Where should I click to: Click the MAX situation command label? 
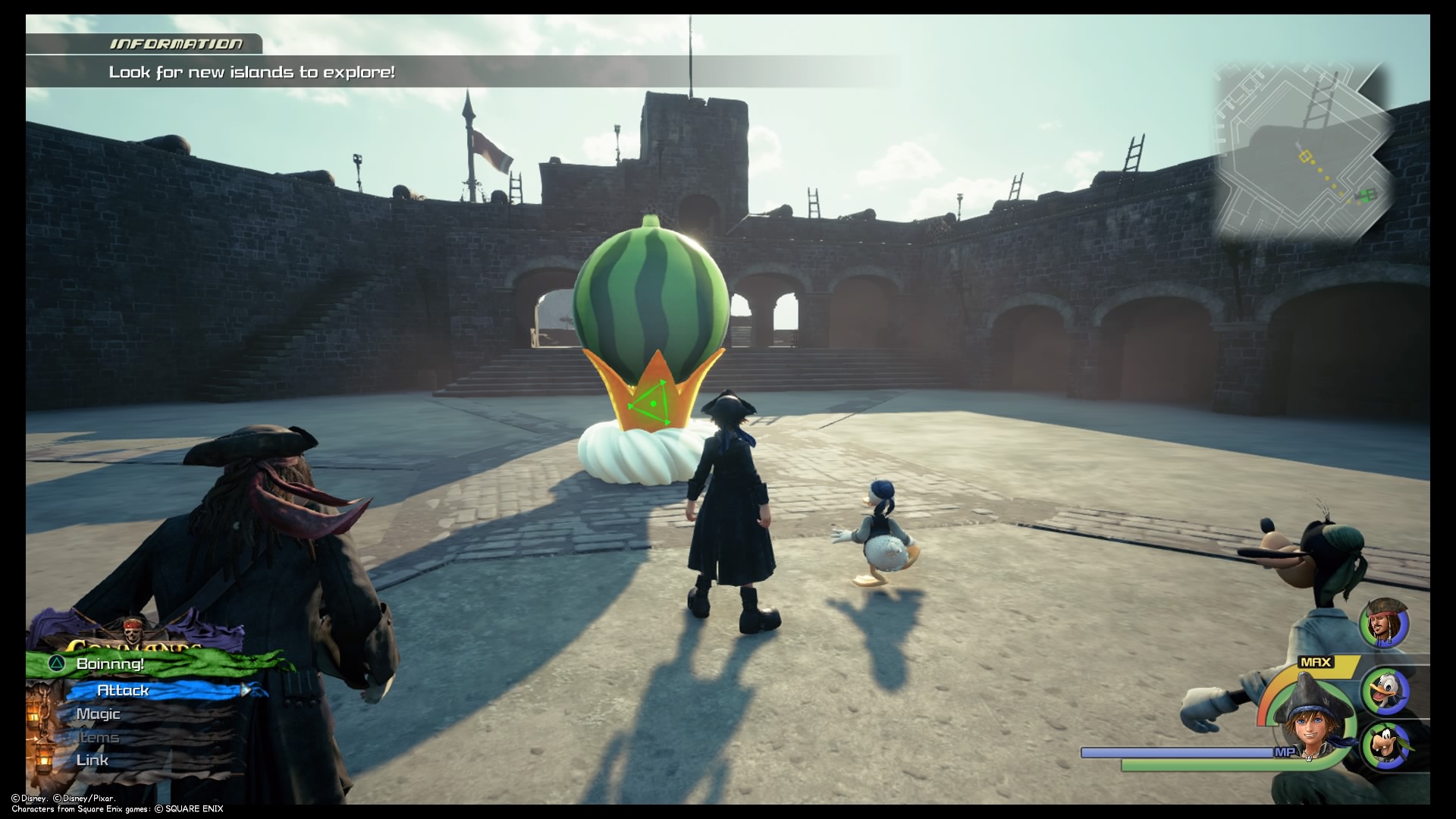[1315, 661]
